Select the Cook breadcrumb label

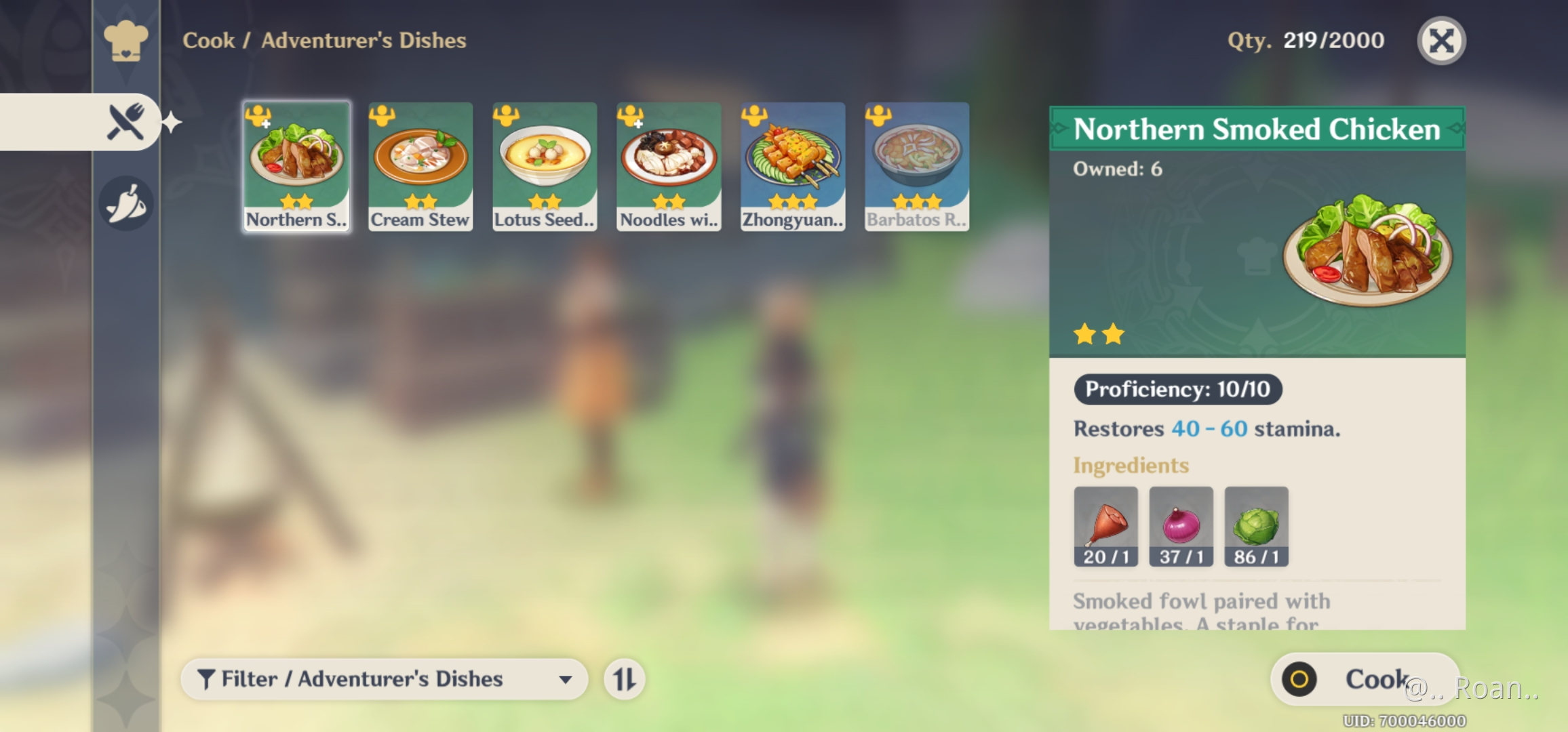[x=208, y=41]
